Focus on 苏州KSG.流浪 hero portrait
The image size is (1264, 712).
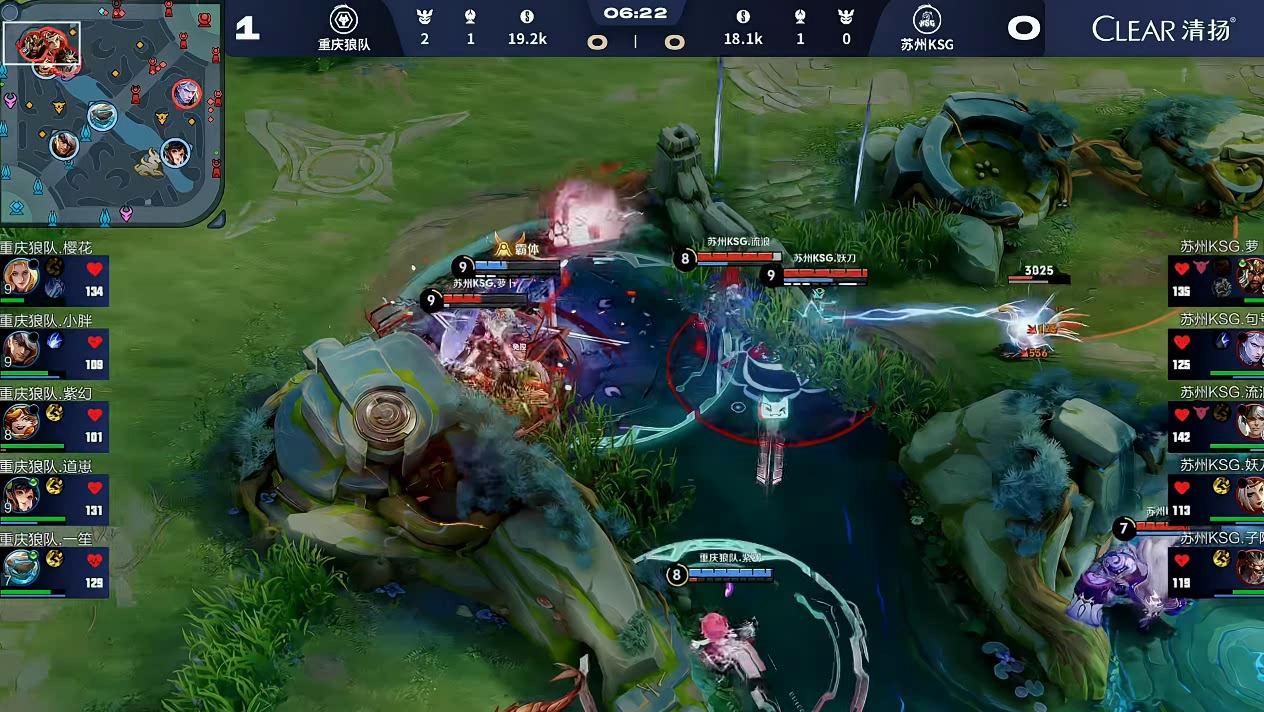[1250, 421]
